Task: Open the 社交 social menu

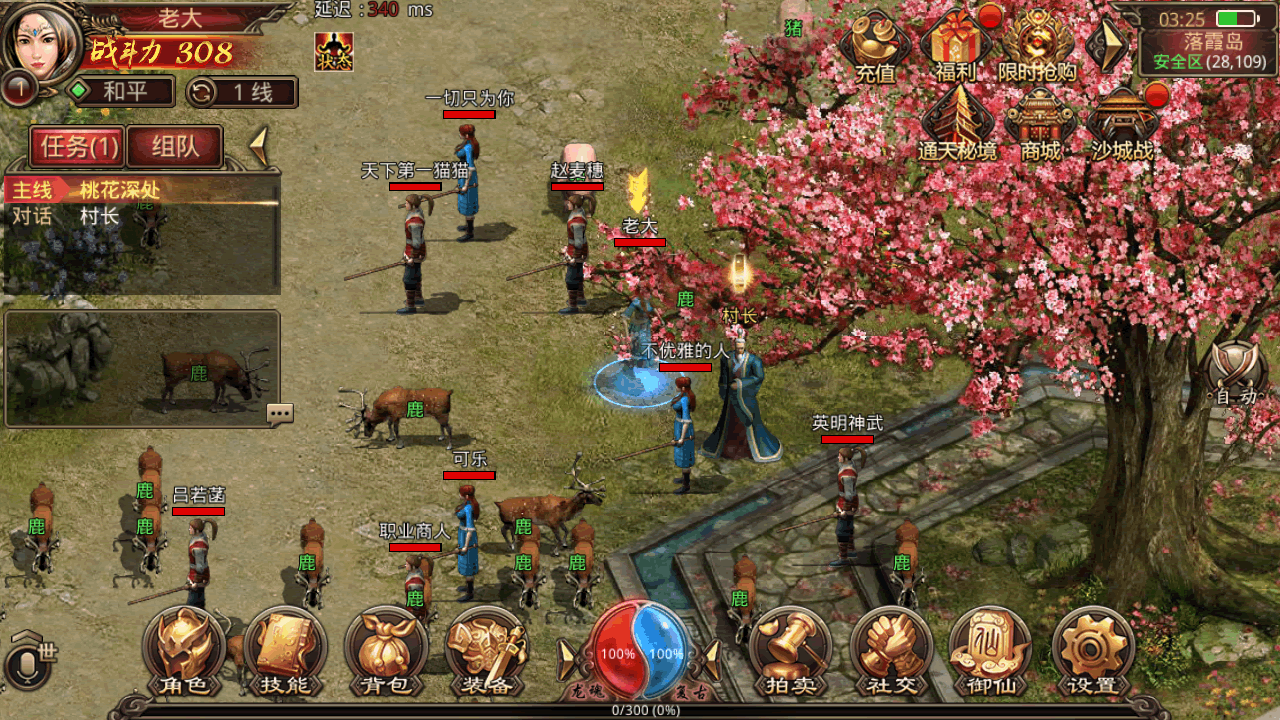Action: [x=891, y=652]
